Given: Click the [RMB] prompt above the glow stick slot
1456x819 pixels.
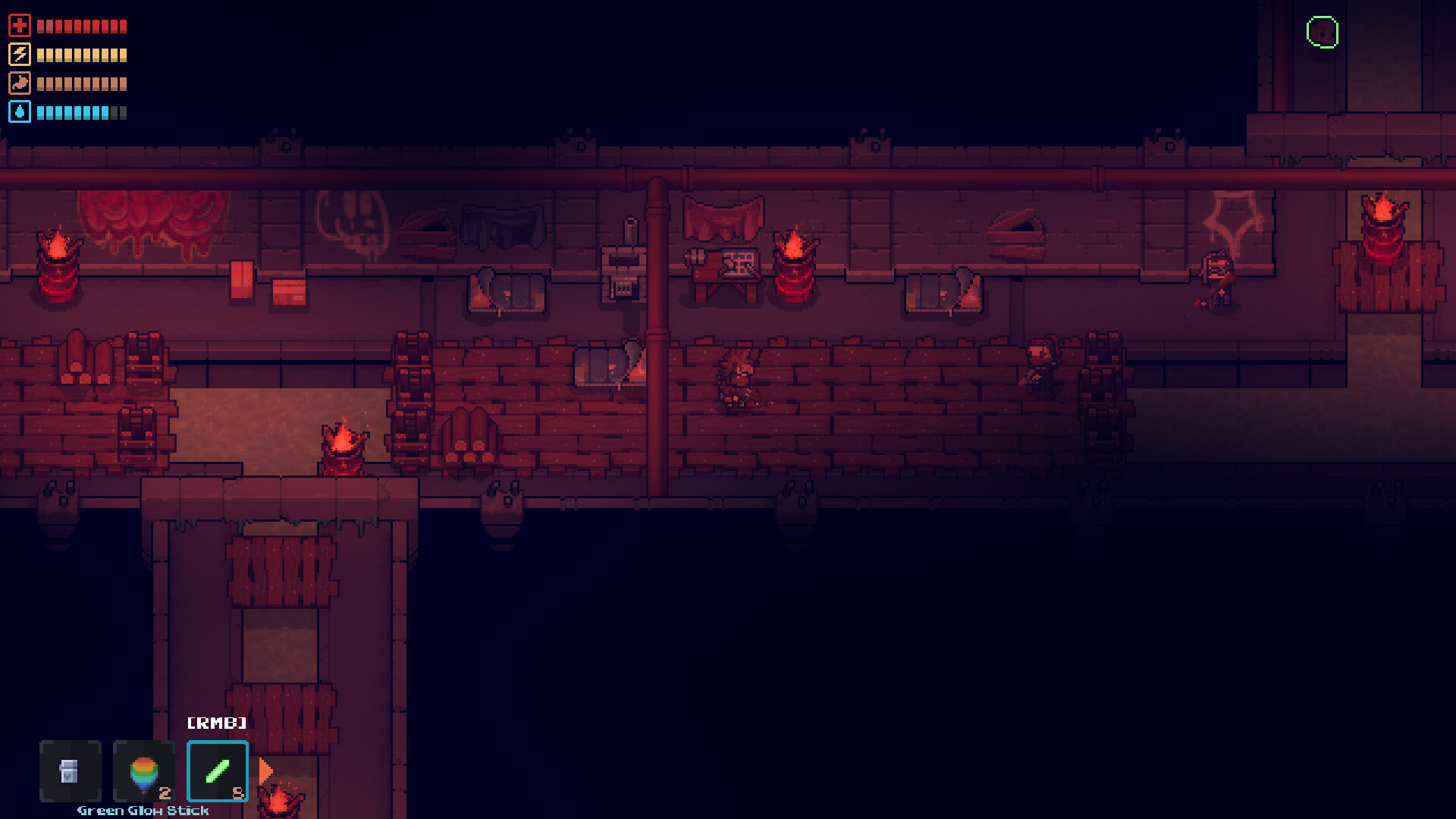Looking at the screenshot, I should click(x=217, y=723).
